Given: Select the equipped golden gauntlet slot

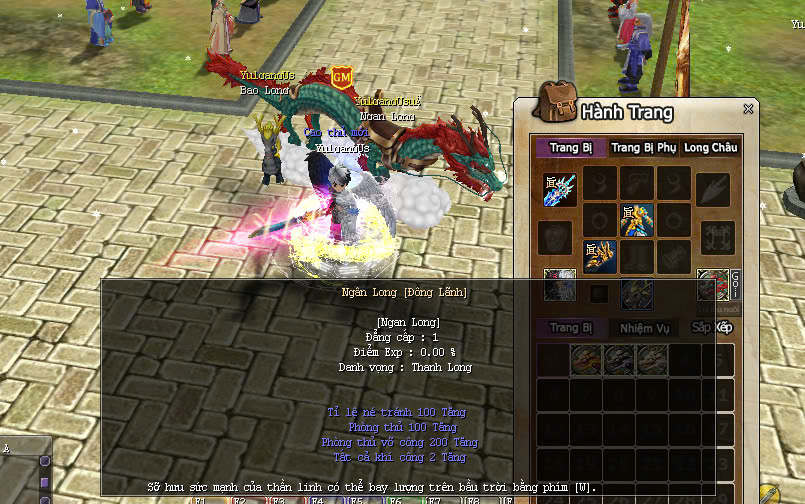Looking at the screenshot, I should click(599, 255).
